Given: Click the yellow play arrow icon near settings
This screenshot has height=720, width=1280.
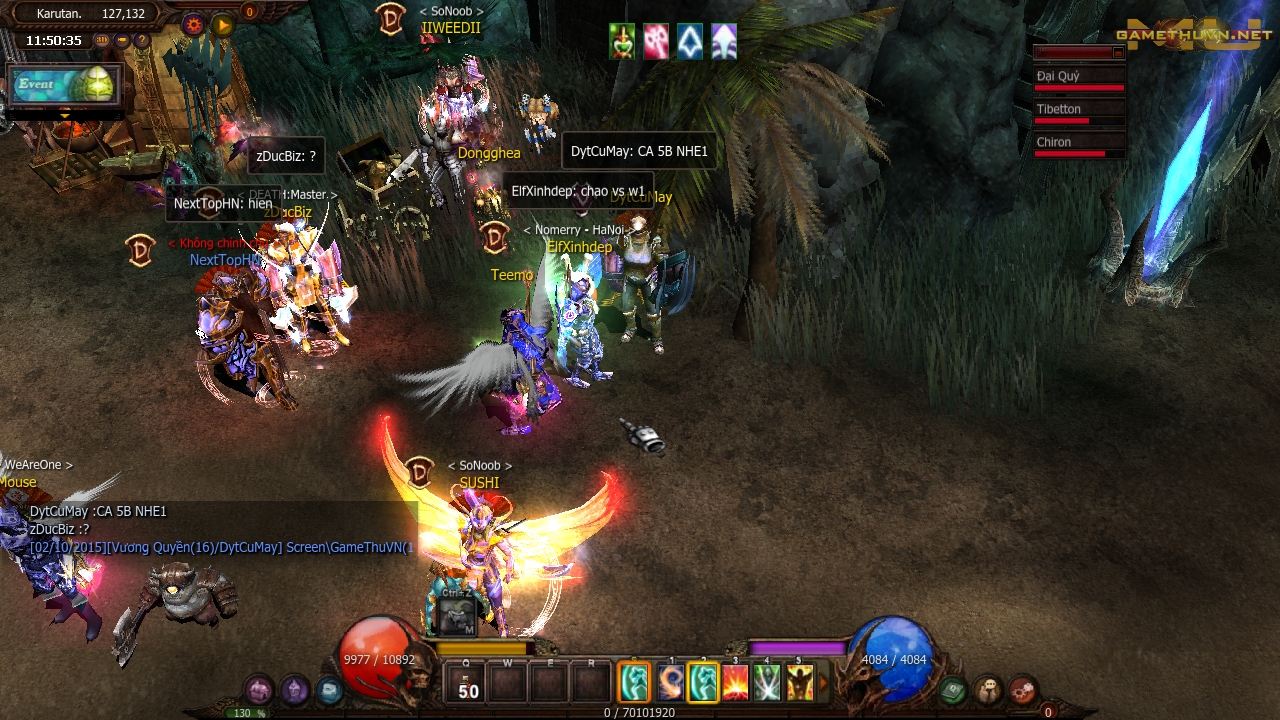Looking at the screenshot, I should (222, 23).
